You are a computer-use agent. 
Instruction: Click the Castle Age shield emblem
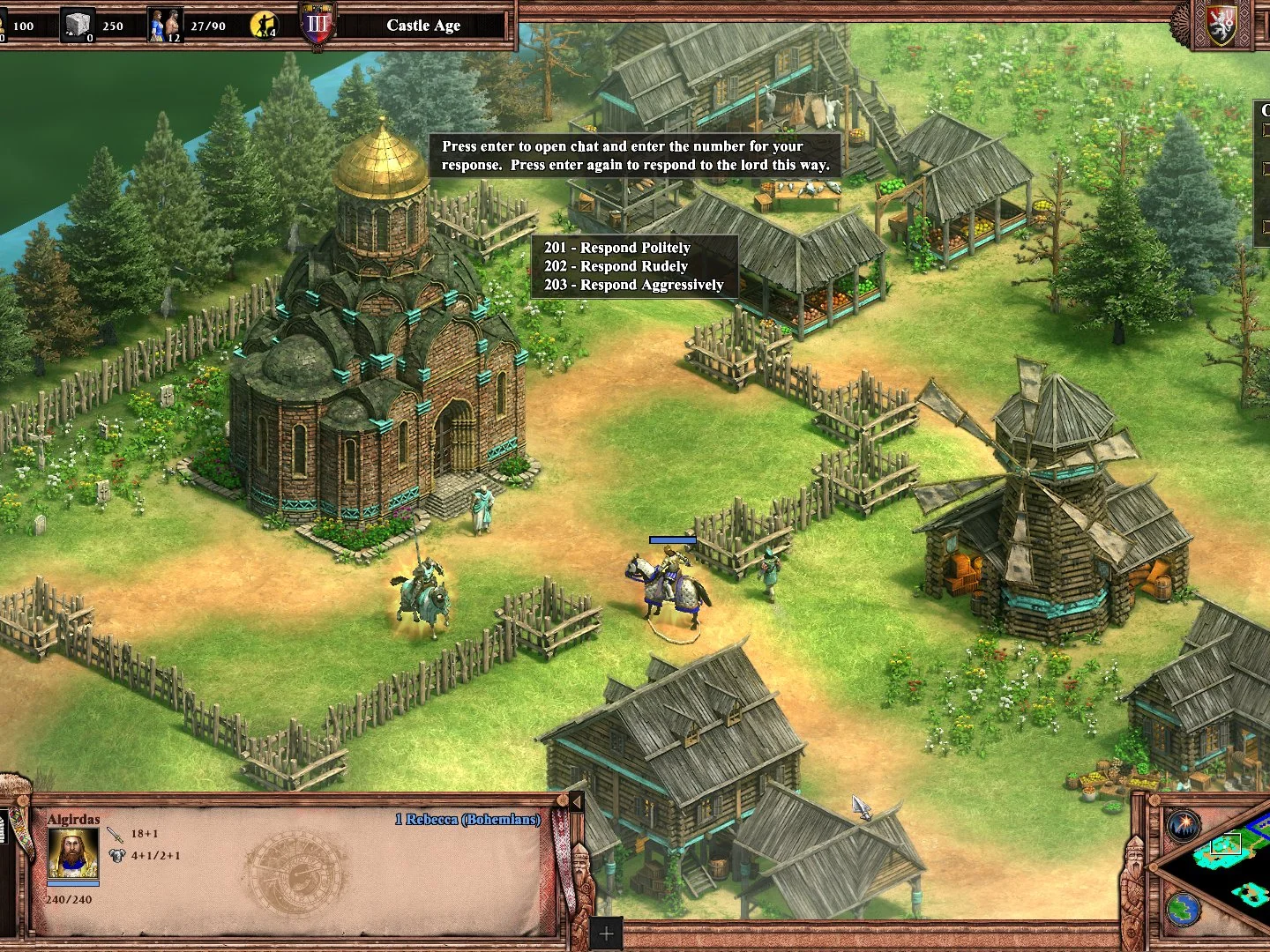(317, 25)
